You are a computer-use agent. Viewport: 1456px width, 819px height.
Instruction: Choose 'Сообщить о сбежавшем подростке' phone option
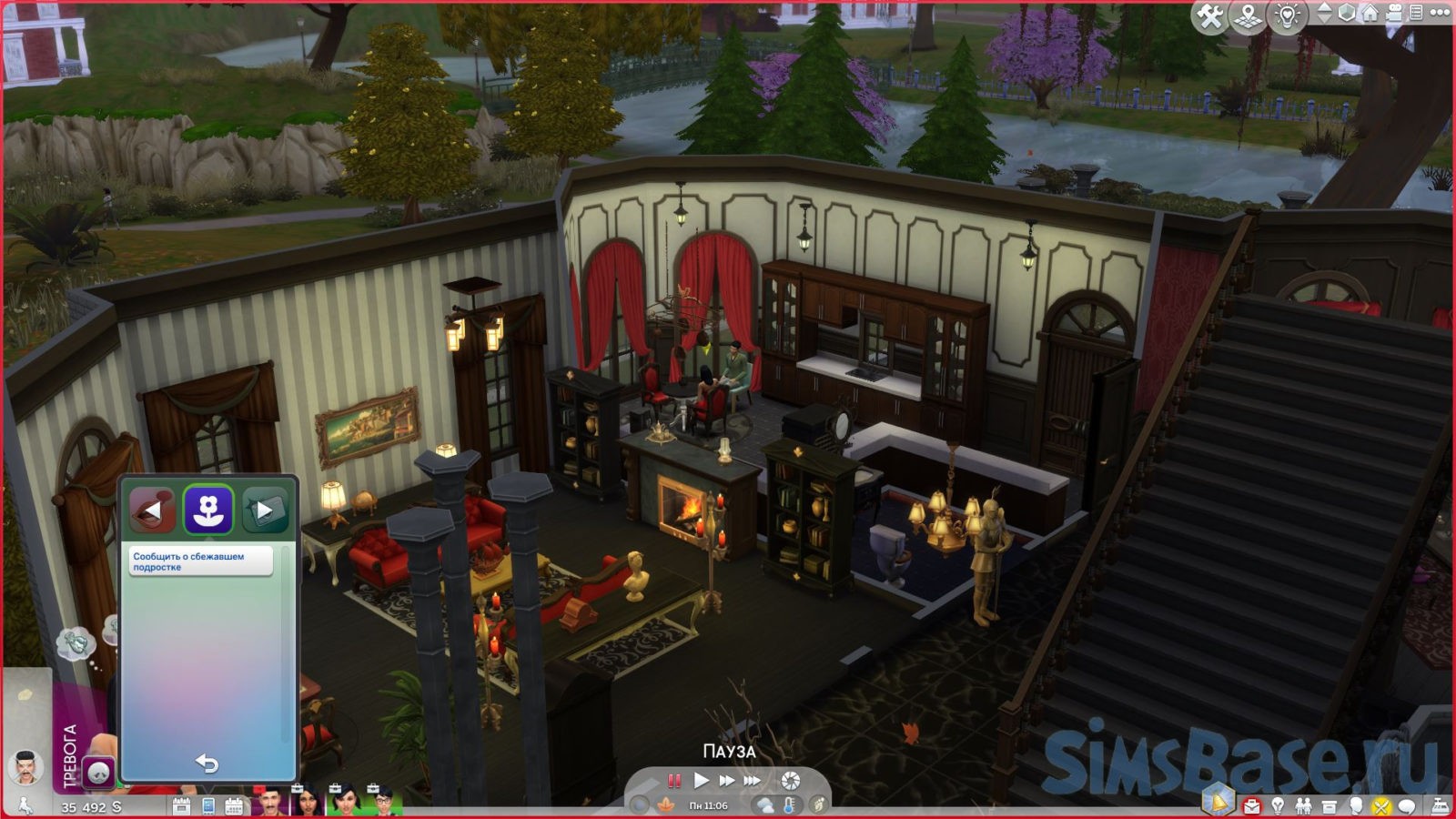200,561
